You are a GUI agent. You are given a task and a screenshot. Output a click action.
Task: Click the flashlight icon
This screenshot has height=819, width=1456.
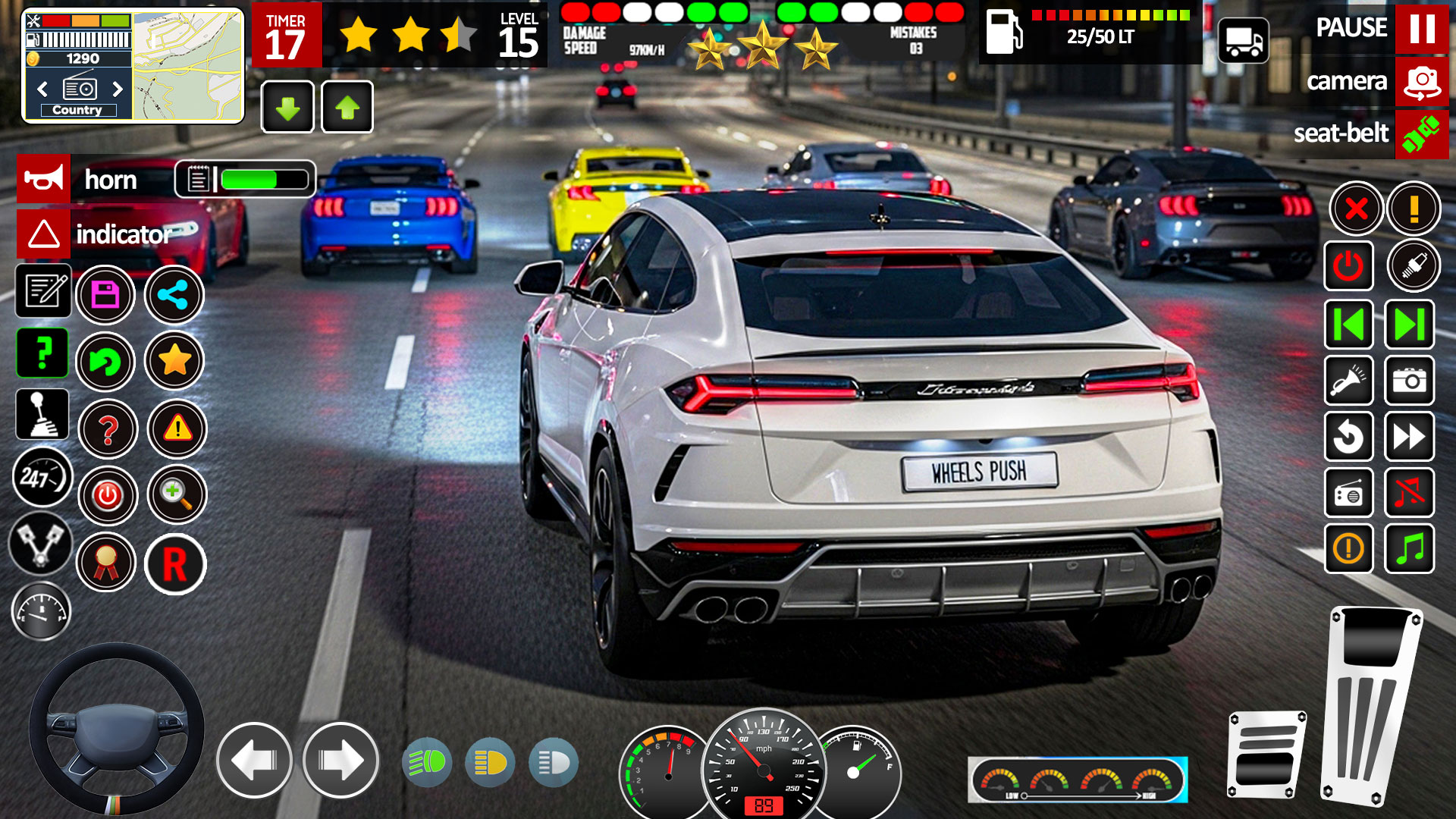1349,381
